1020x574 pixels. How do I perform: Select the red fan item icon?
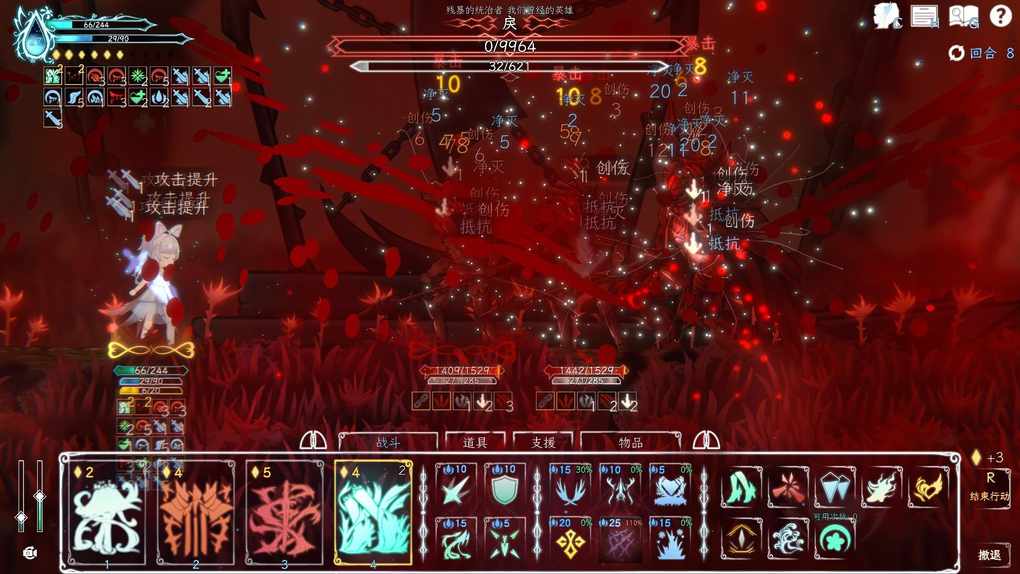788,487
